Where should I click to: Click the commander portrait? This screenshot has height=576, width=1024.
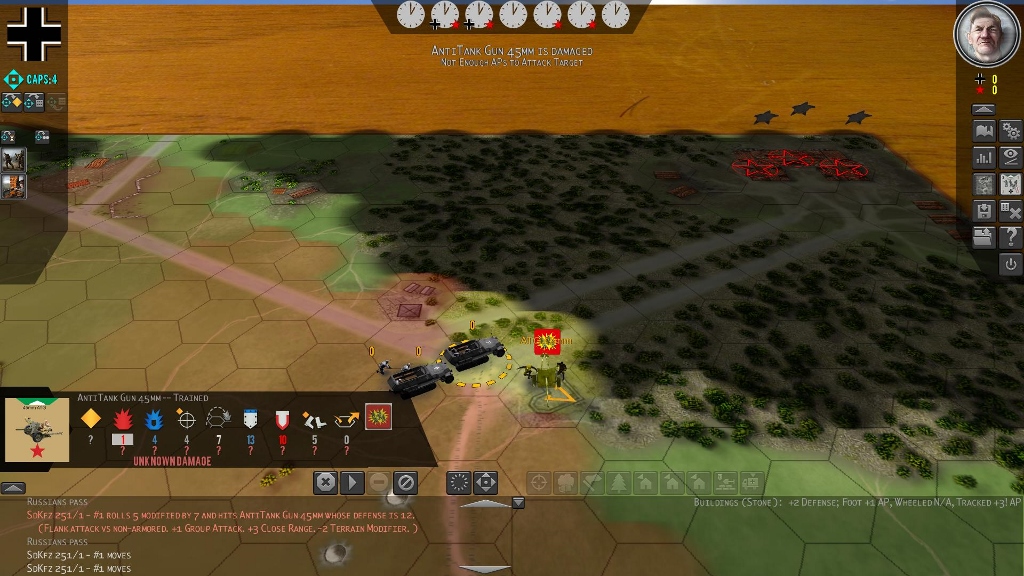click(986, 35)
